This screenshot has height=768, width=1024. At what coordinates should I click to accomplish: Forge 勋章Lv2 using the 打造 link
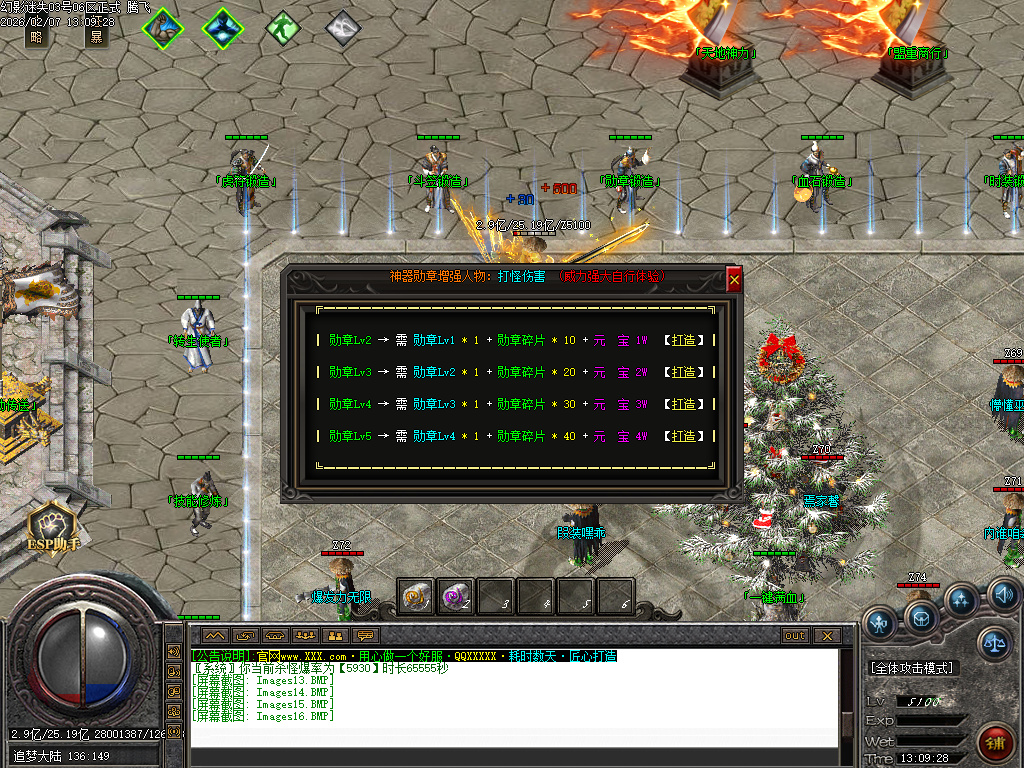pyautogui.click(x=683, y=340)
